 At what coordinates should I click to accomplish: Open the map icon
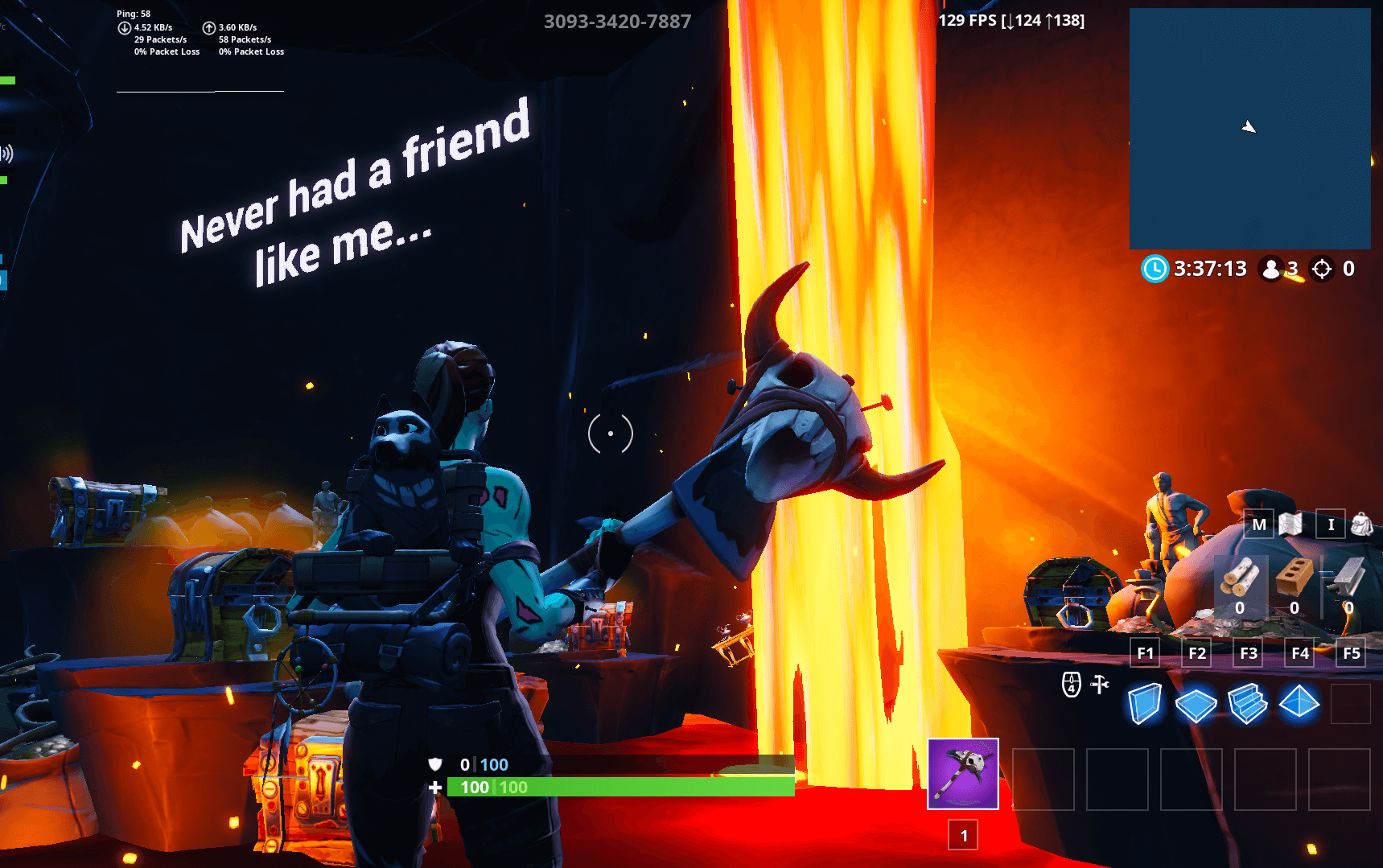click(x=1290, y=525)
